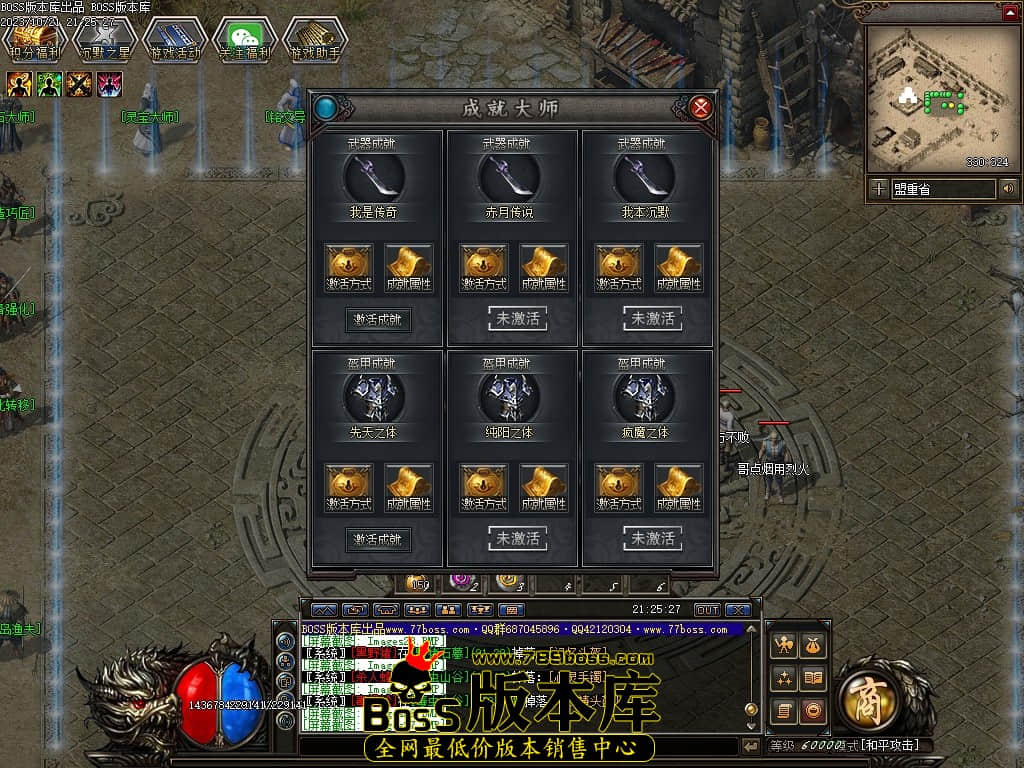Open the 游戏活动 events menu

[174, 40]
